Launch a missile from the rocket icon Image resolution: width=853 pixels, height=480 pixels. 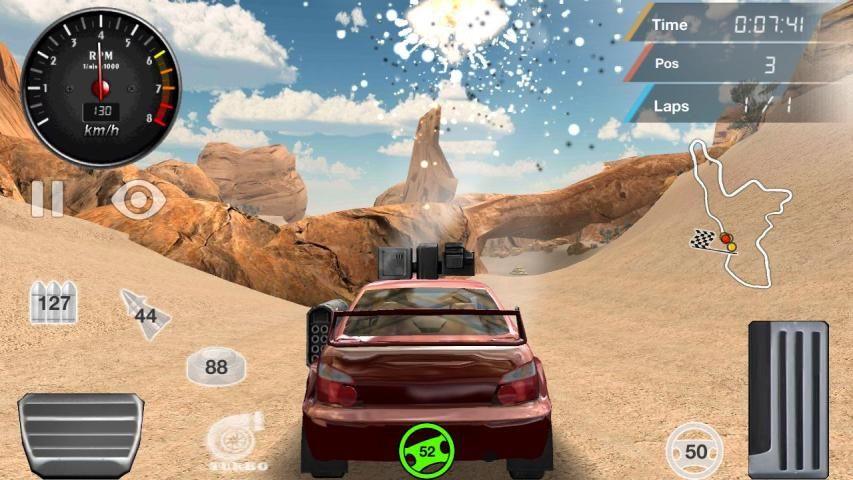point(145,313)
